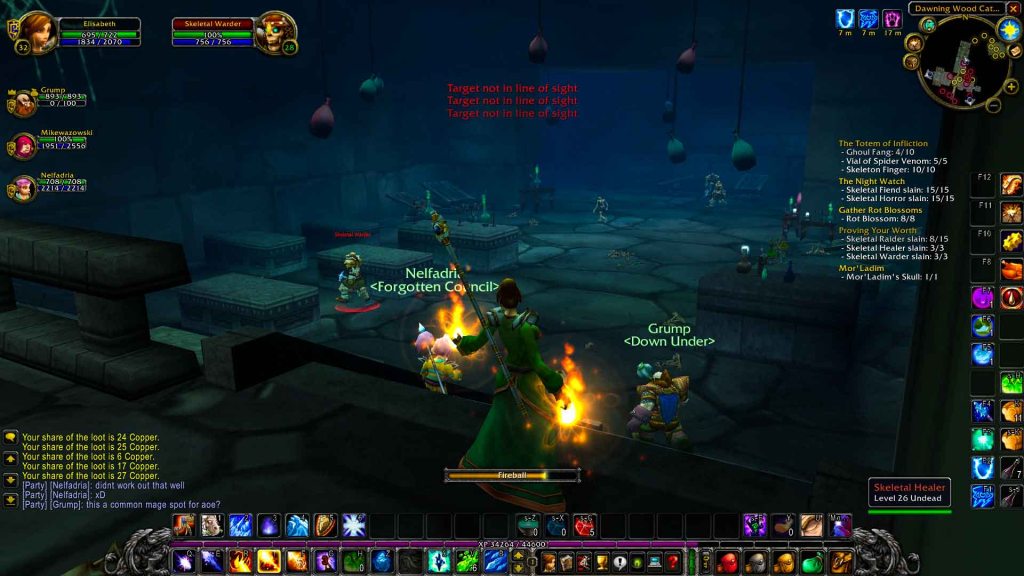Viewport: 1024px width, 576px height.
Task: Select party member Grump's portrait
Action: [24, 102]
